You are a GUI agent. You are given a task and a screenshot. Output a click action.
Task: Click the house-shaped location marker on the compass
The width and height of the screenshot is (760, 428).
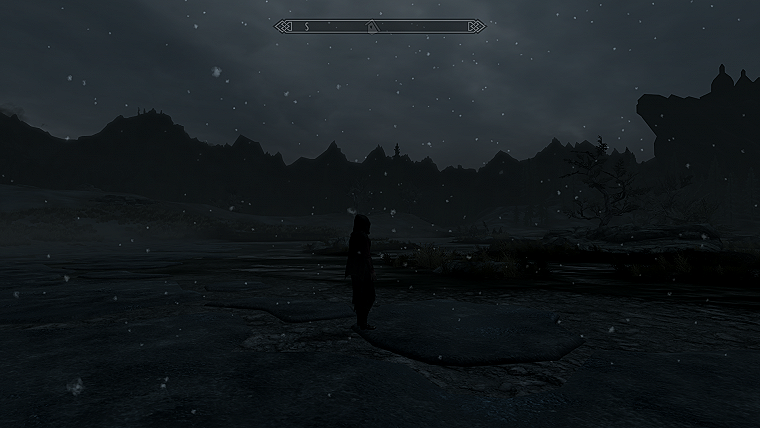click(372, 25)
